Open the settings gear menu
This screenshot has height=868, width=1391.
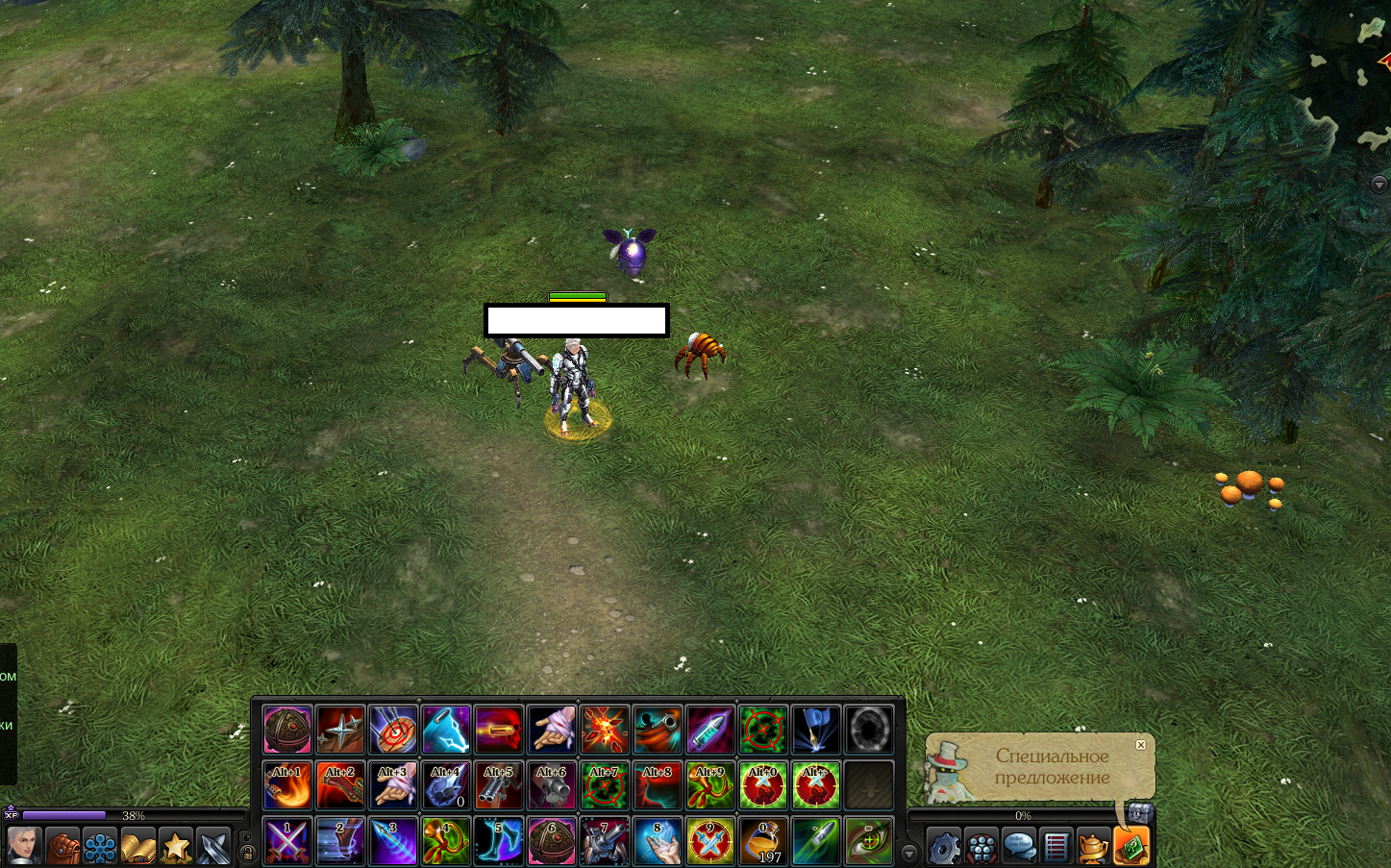[x=943, y=847]
